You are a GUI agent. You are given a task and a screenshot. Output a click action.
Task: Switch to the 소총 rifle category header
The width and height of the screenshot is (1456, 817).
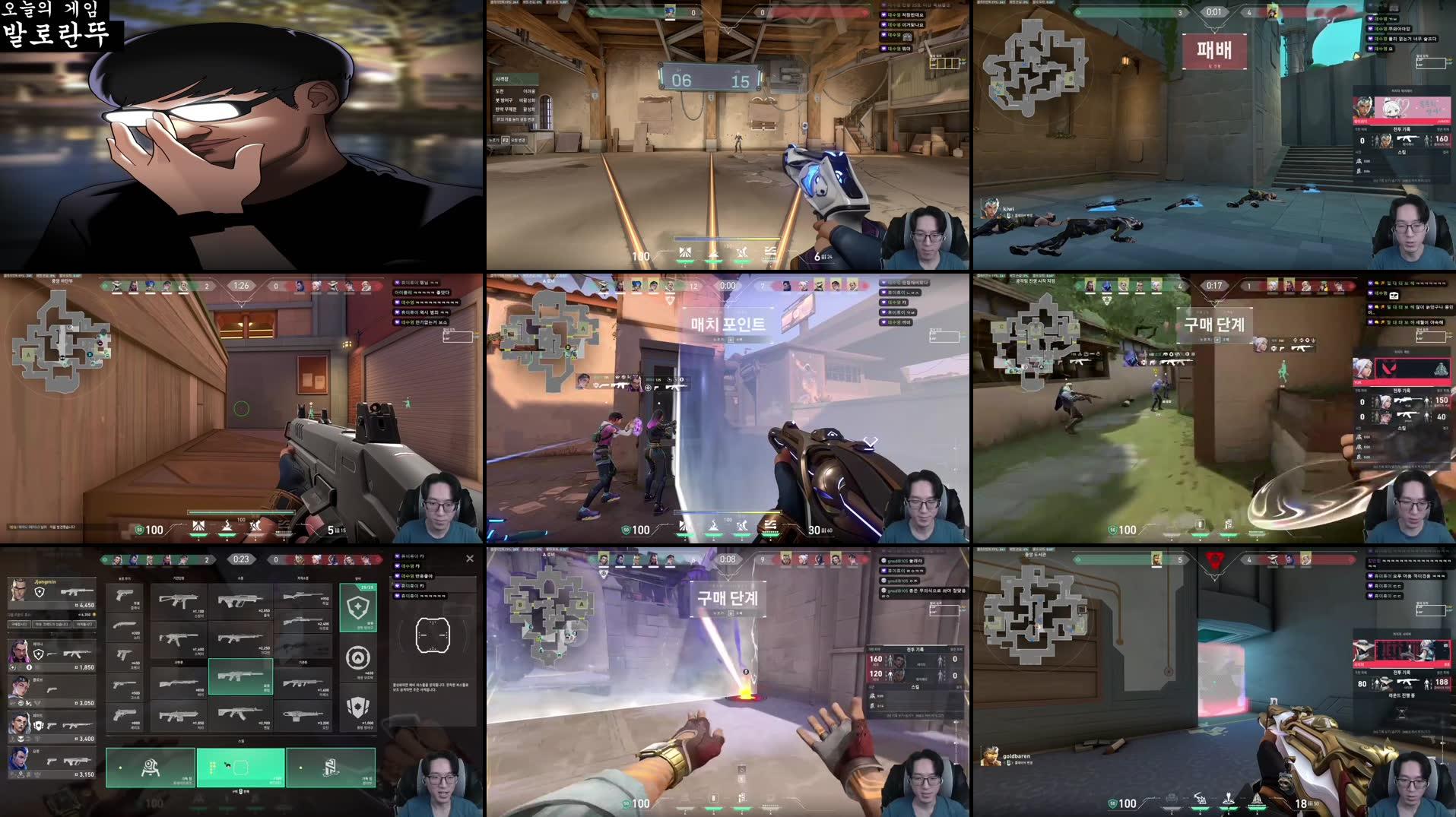click(x=241, y=576)
